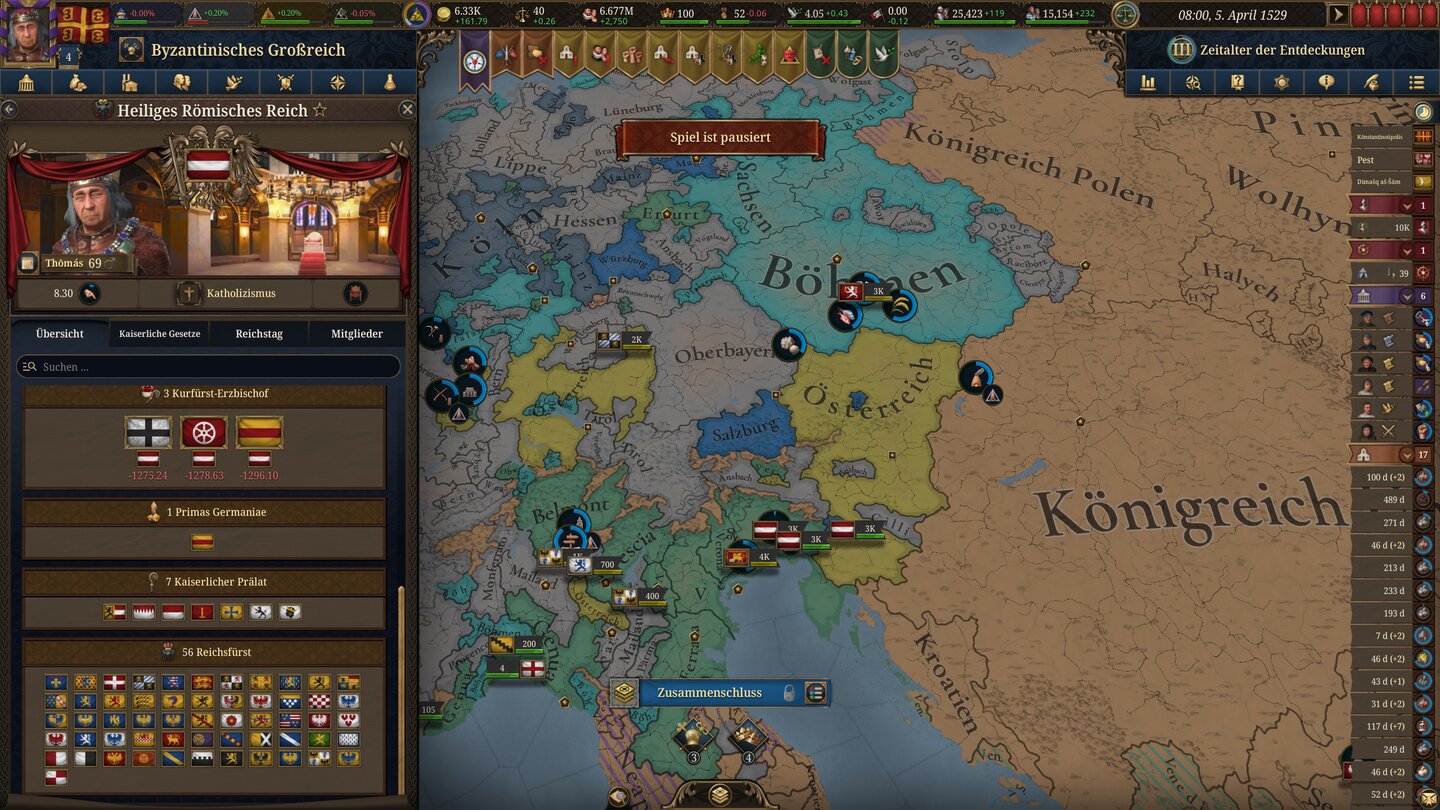Open the map search magnifier icon
Screen dimensions: 1440x810
click(1192, 83)
